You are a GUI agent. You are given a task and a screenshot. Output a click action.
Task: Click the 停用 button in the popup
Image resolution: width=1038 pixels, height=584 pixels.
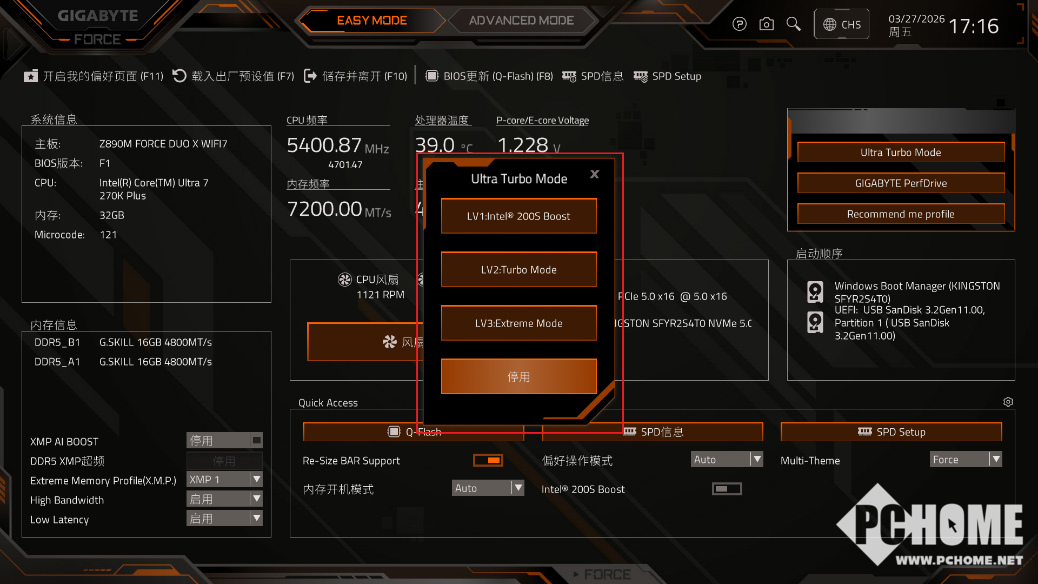(518, 377)
